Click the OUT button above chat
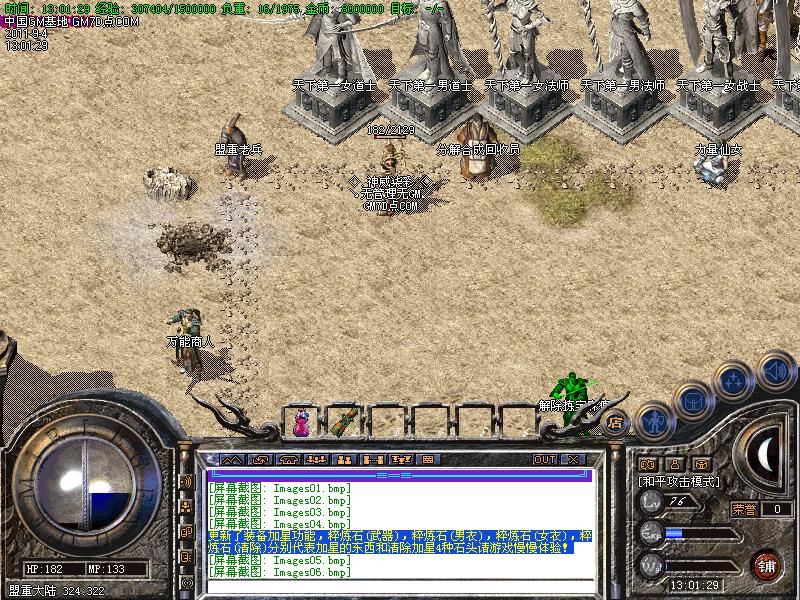The height and width of the screenshot is (600, 800). click(544, 460)
